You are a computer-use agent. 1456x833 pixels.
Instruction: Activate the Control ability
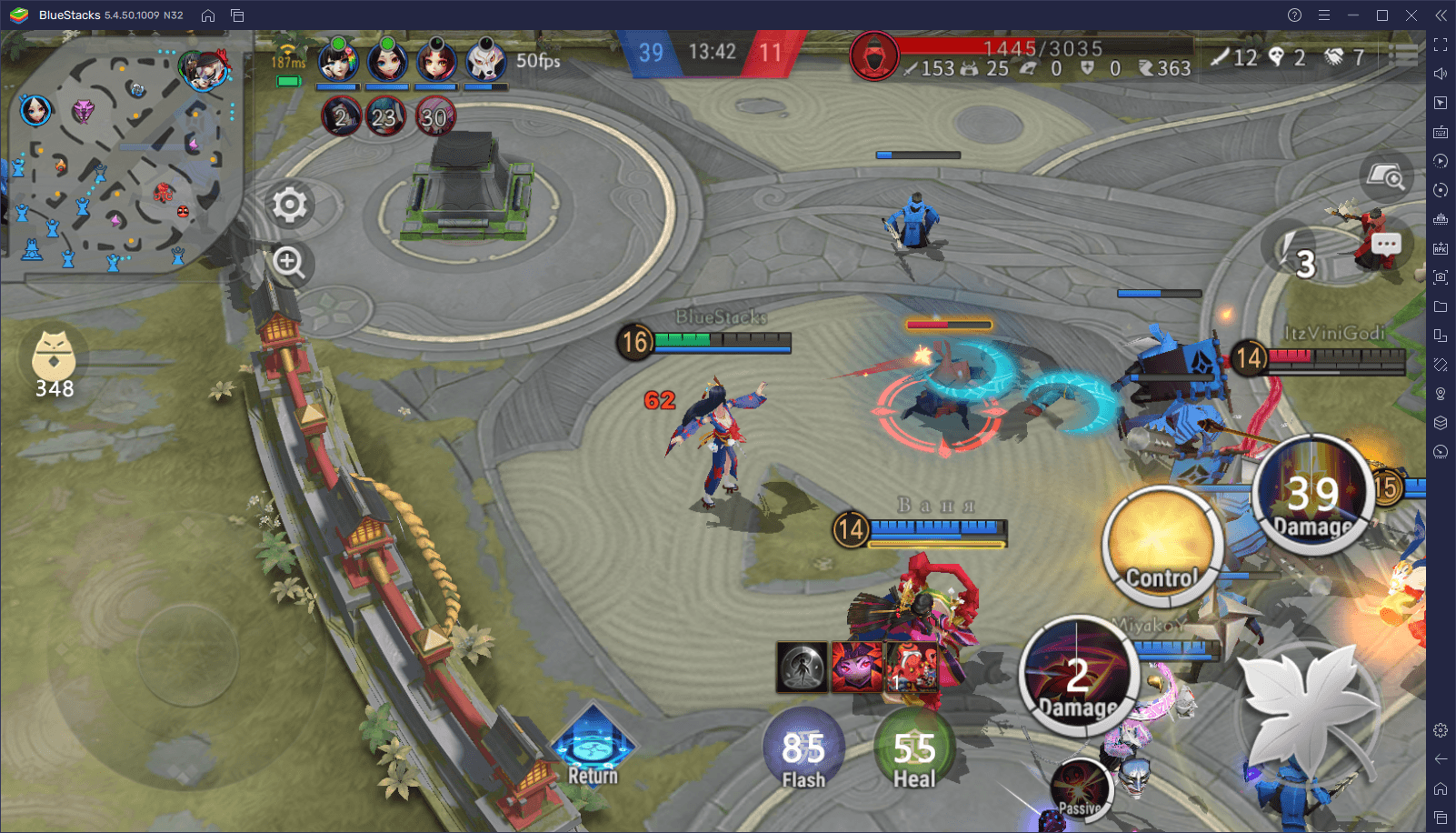point(1162,545)
